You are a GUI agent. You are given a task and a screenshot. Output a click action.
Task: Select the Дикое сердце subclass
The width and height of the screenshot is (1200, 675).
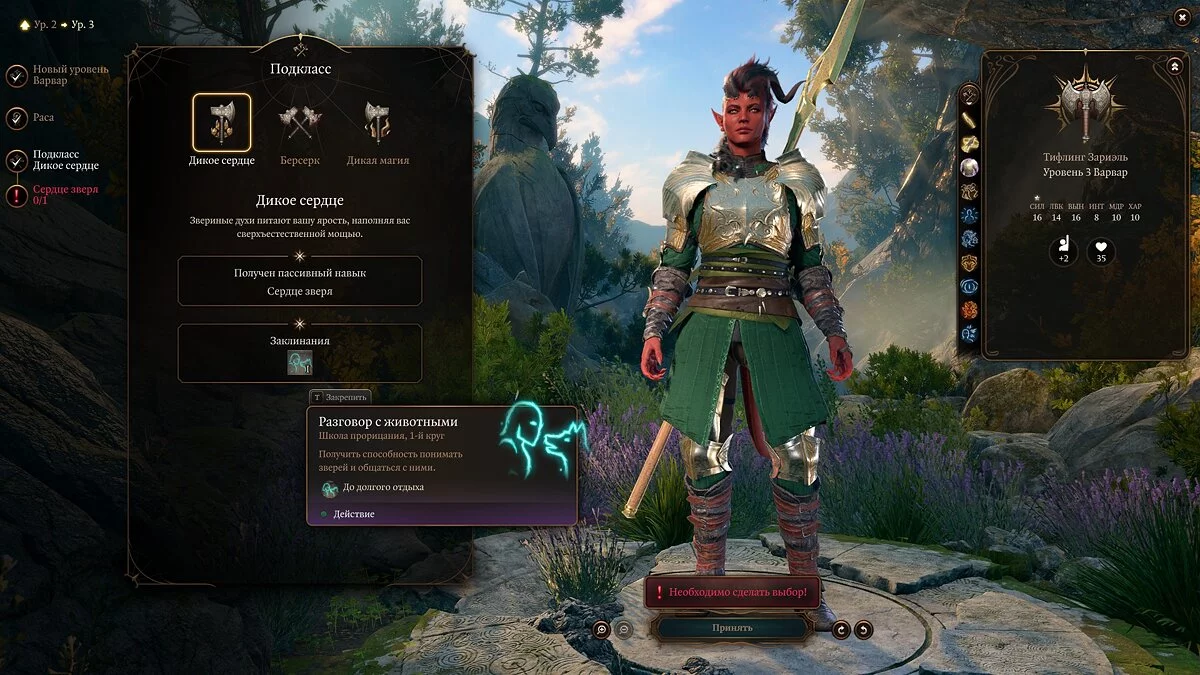click(222, 123)
